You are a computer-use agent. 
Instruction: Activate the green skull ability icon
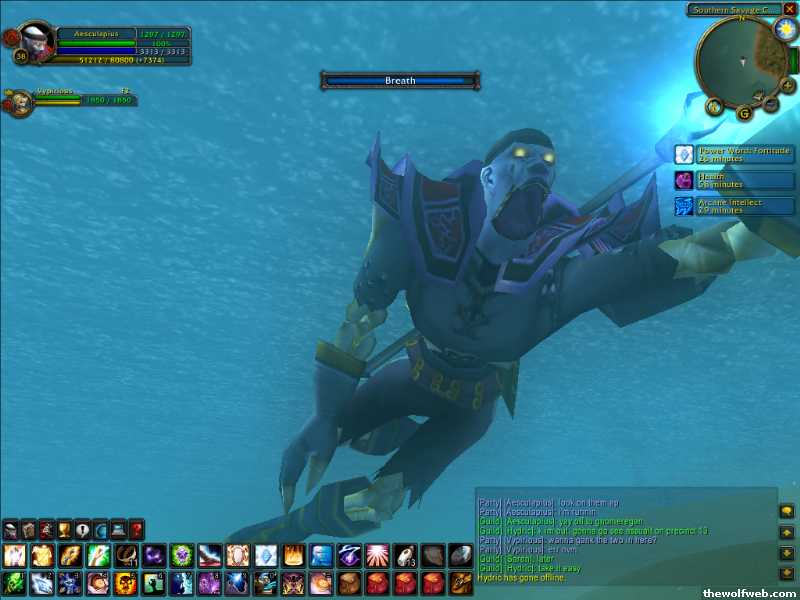pos(15,583)
